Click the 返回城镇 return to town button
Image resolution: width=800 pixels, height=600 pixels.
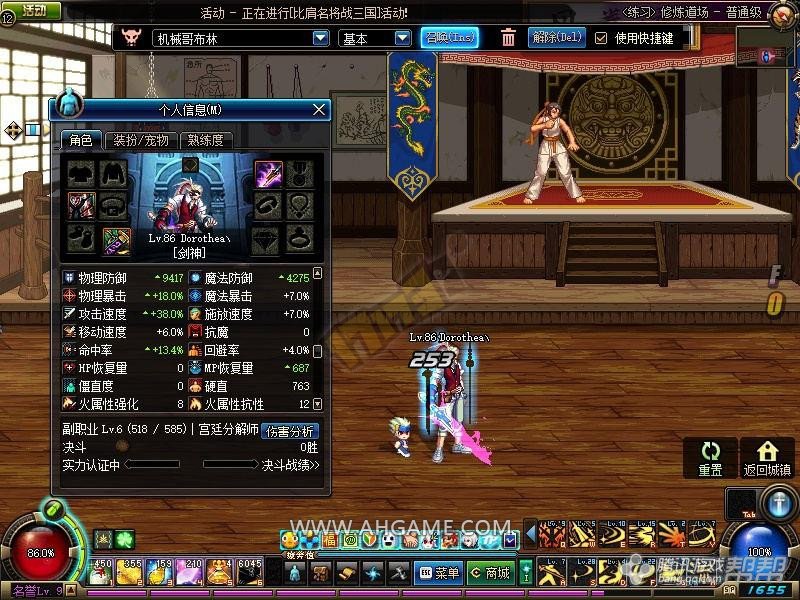[766, 459]
